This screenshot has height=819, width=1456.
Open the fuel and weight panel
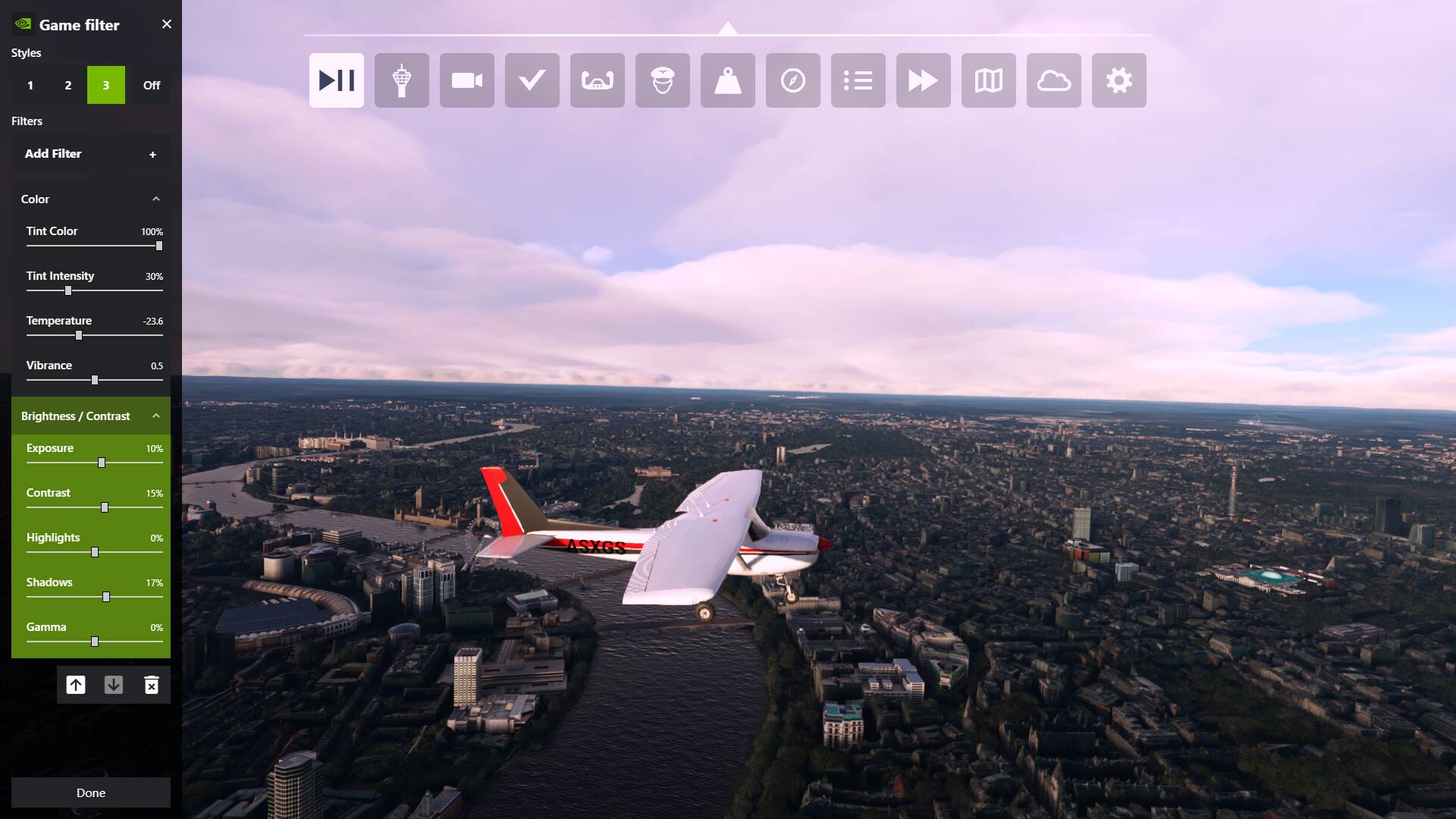point(727,80)
